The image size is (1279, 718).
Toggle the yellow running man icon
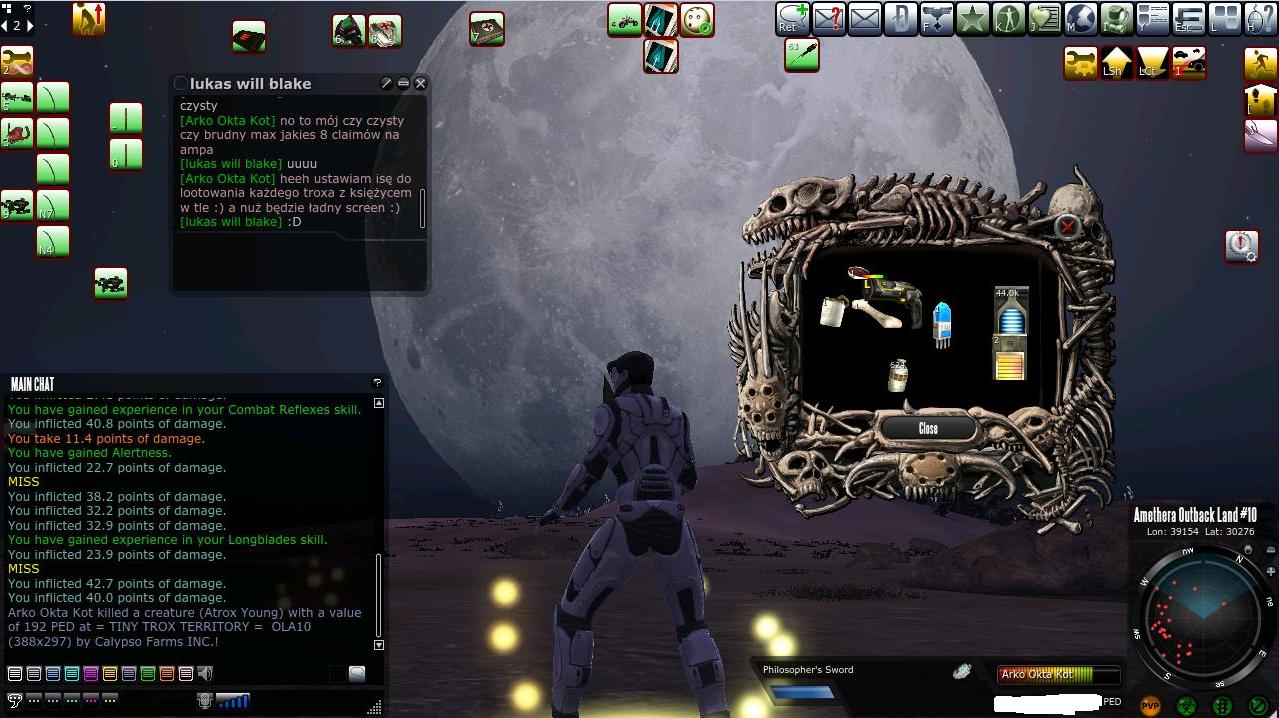[1261, 63]
